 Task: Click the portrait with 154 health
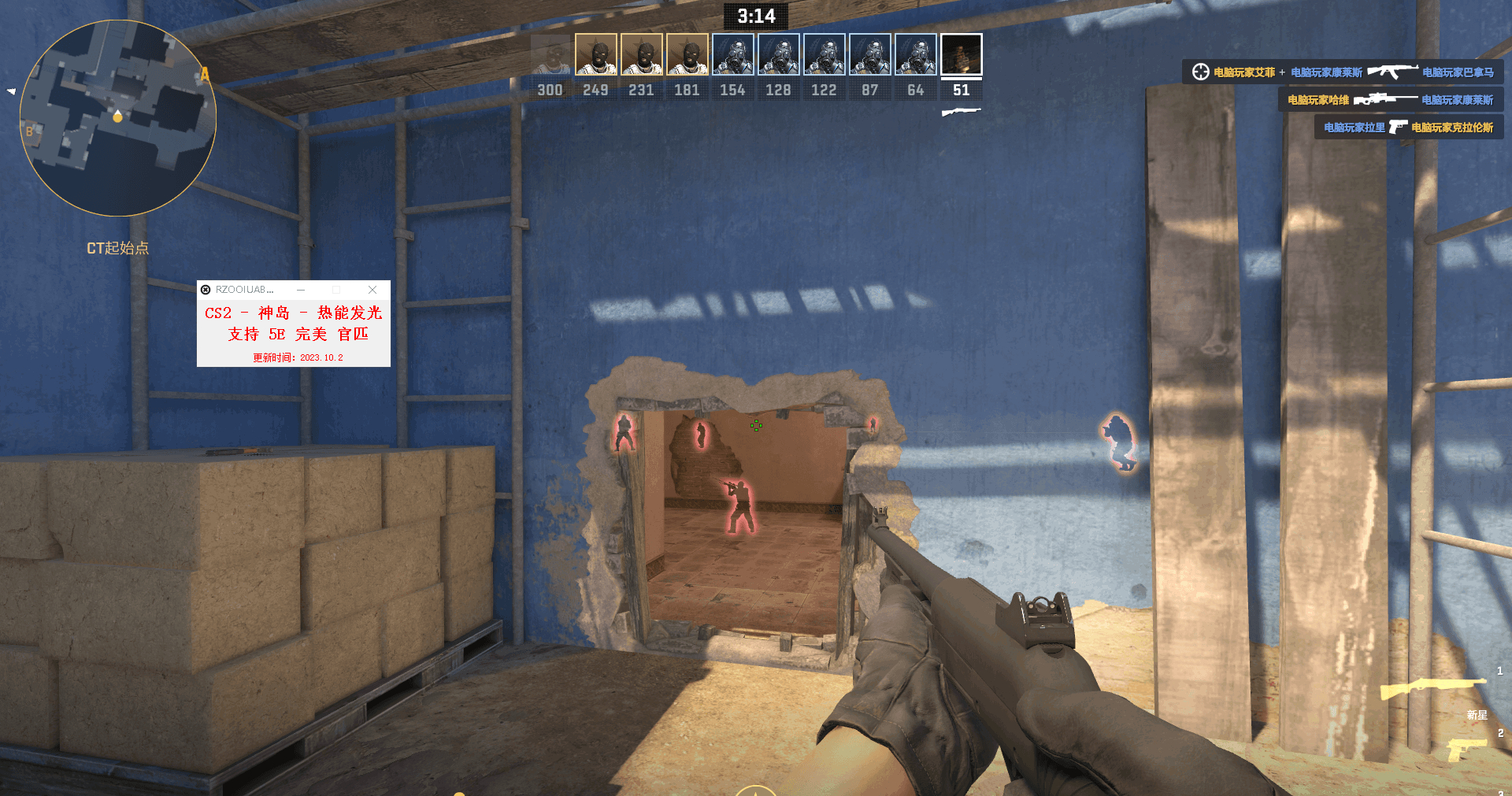point(732,54)
